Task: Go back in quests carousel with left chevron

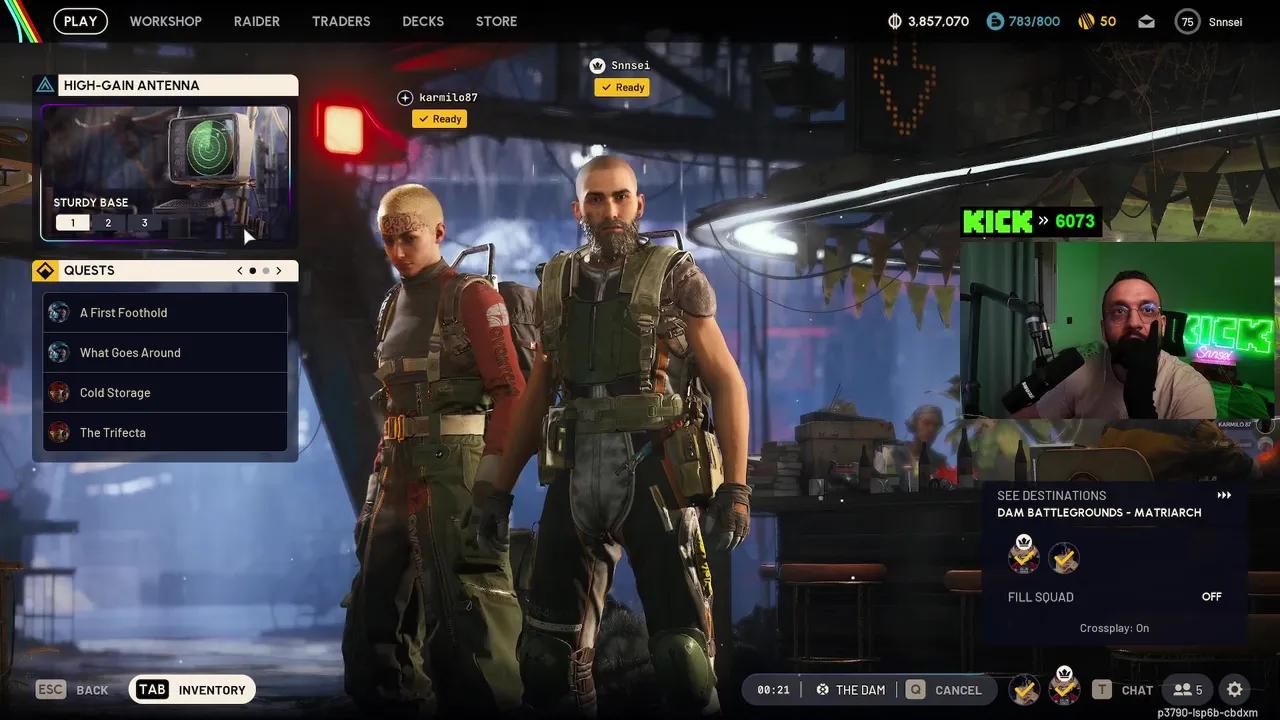Action: (x=239, y=270)
